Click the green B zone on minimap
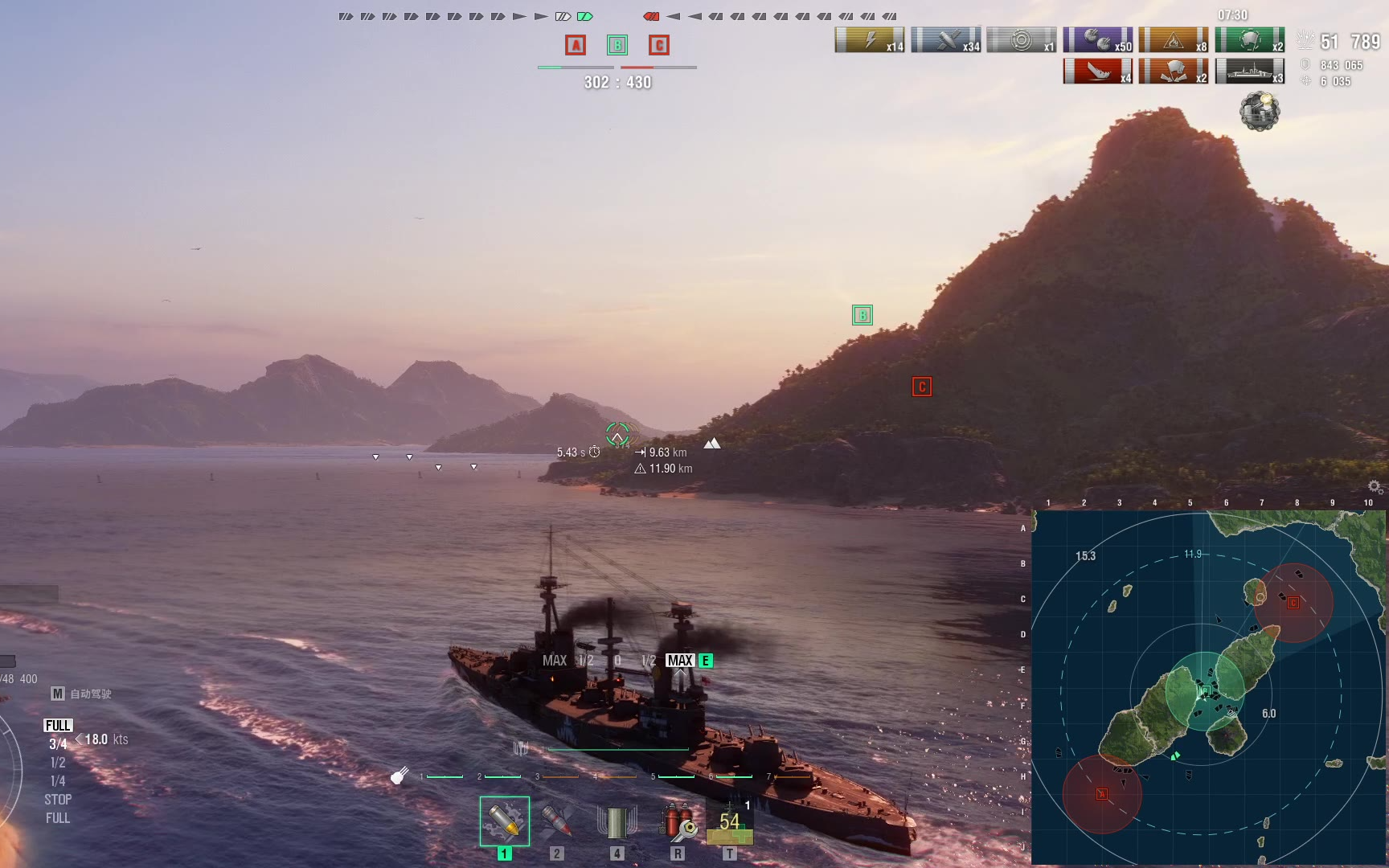 1205,691
